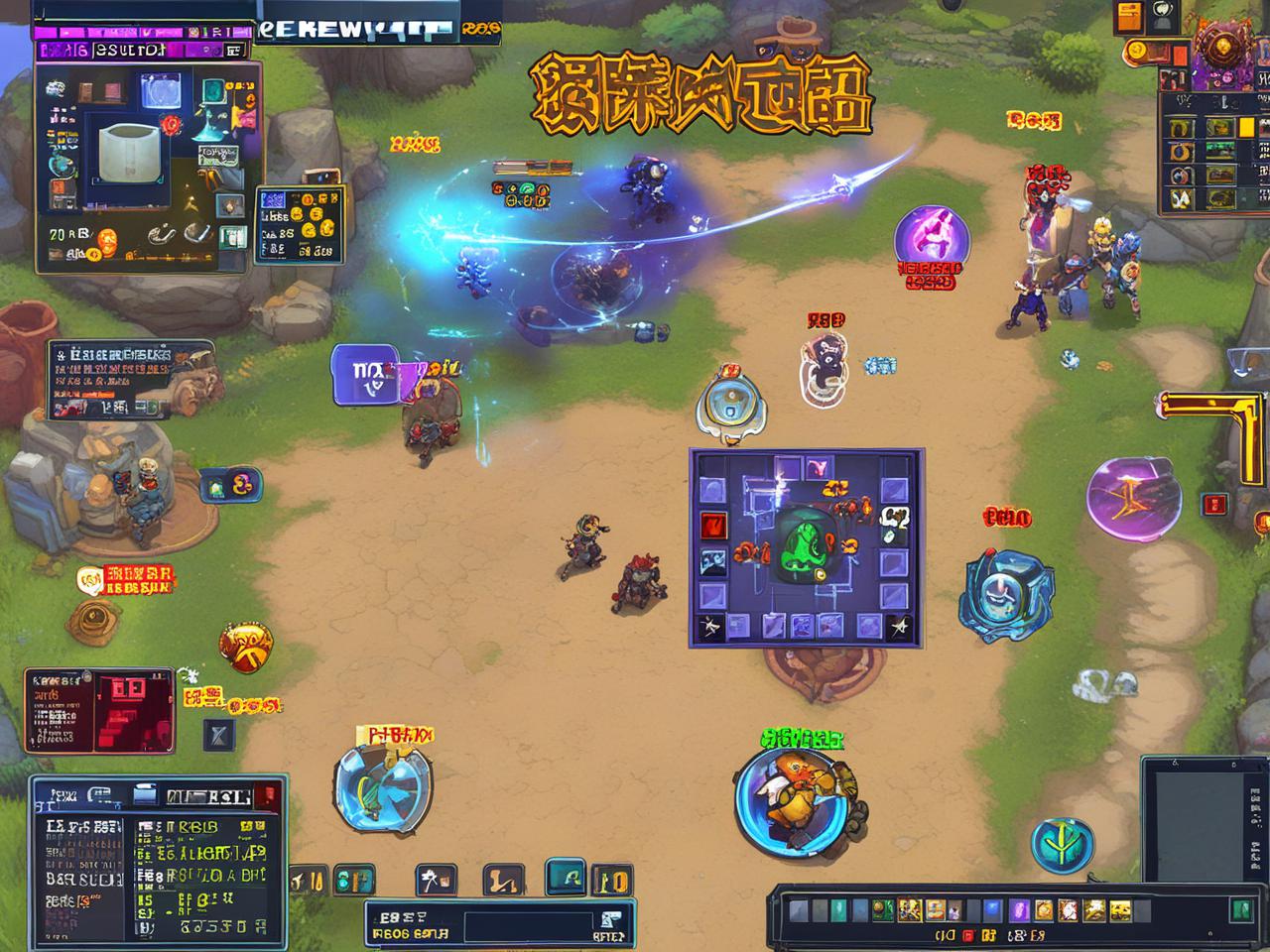
Task: Click the red pixel panel thumbnail
Action: click(129, 709)
